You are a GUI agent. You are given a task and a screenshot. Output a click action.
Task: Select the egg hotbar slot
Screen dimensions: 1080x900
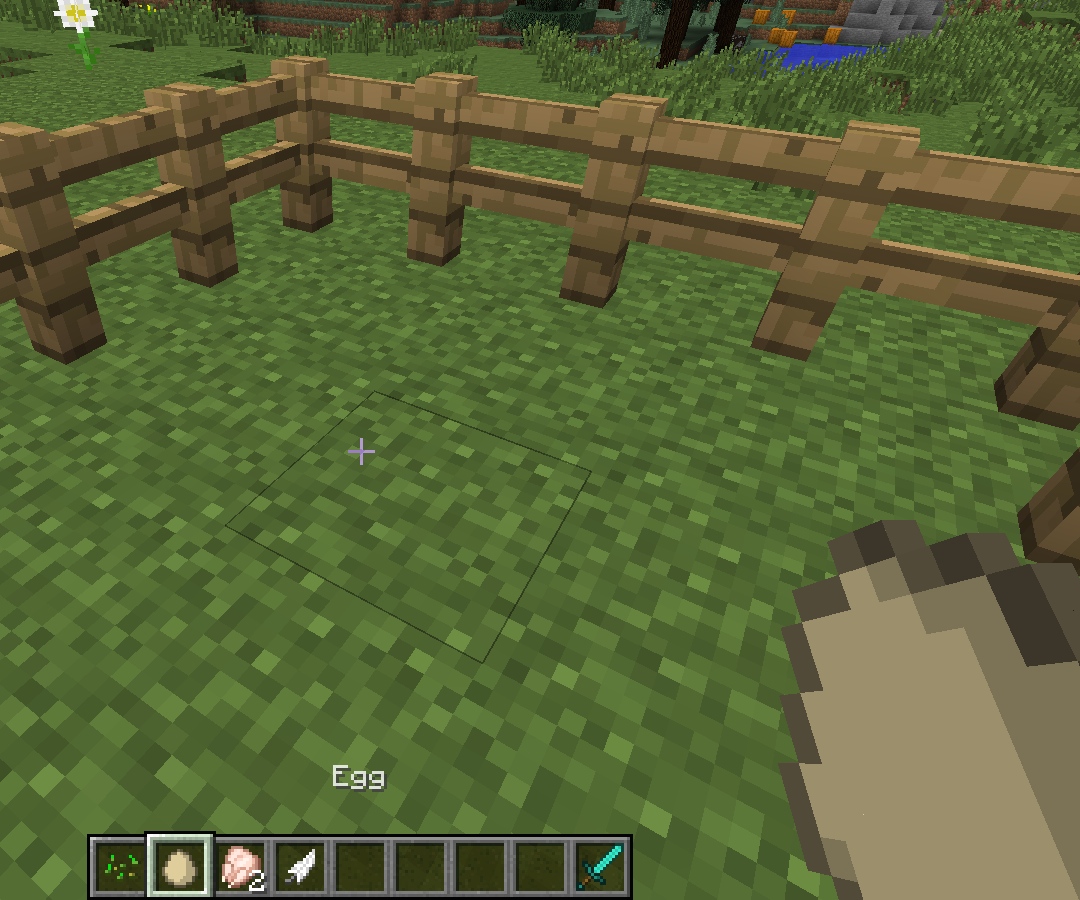181,865
